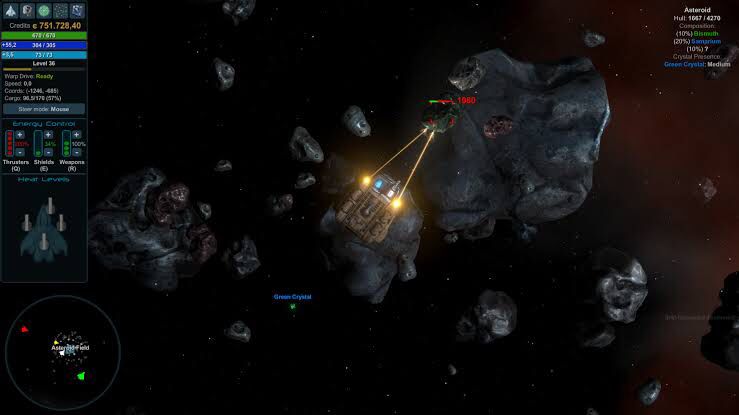Click the green circular emblem icon
Viewport: 739px width, 415px height.
tap(44, 10)
